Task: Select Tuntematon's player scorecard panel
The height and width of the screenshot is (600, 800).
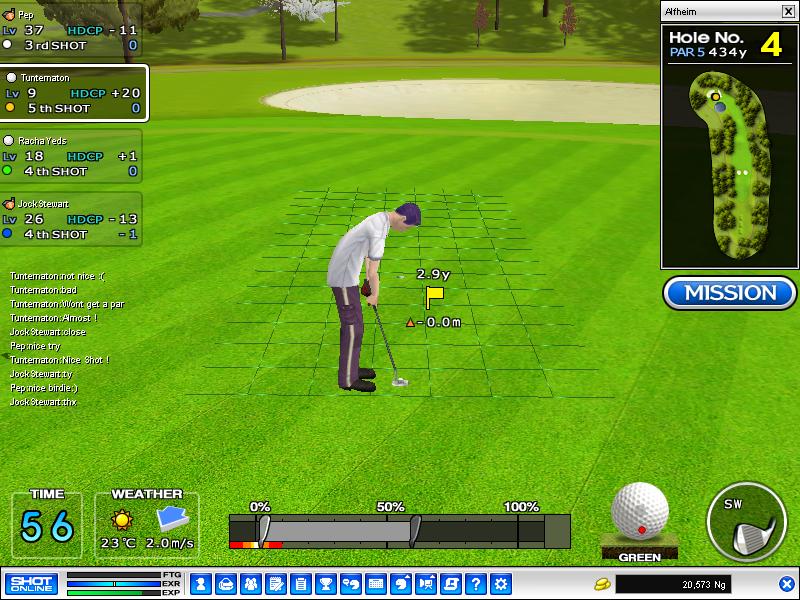Action: (73, 93)
